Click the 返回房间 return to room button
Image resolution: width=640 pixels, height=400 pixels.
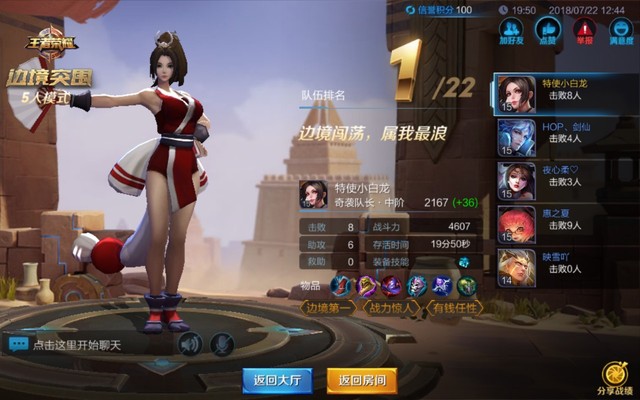[362, 379]
